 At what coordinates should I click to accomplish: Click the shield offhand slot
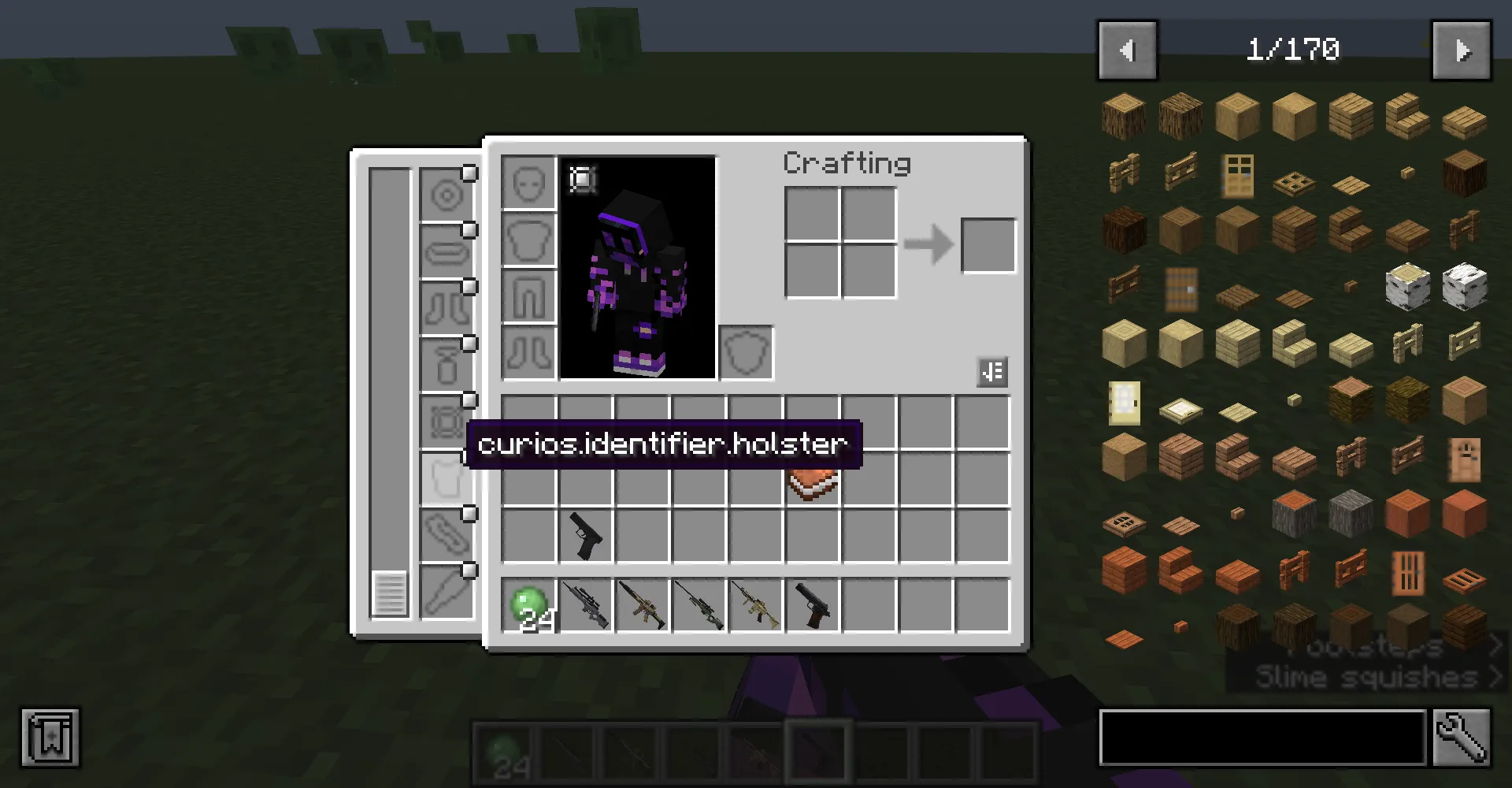pyautogui.click(x=746, y=354)
